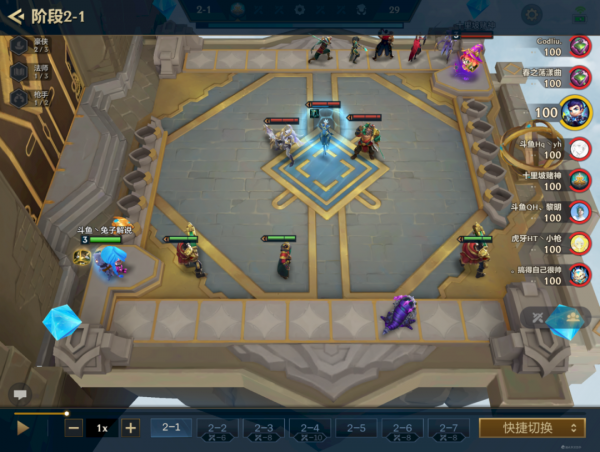Go to stage 2-6
600x452 pixels.
point(402,429)
